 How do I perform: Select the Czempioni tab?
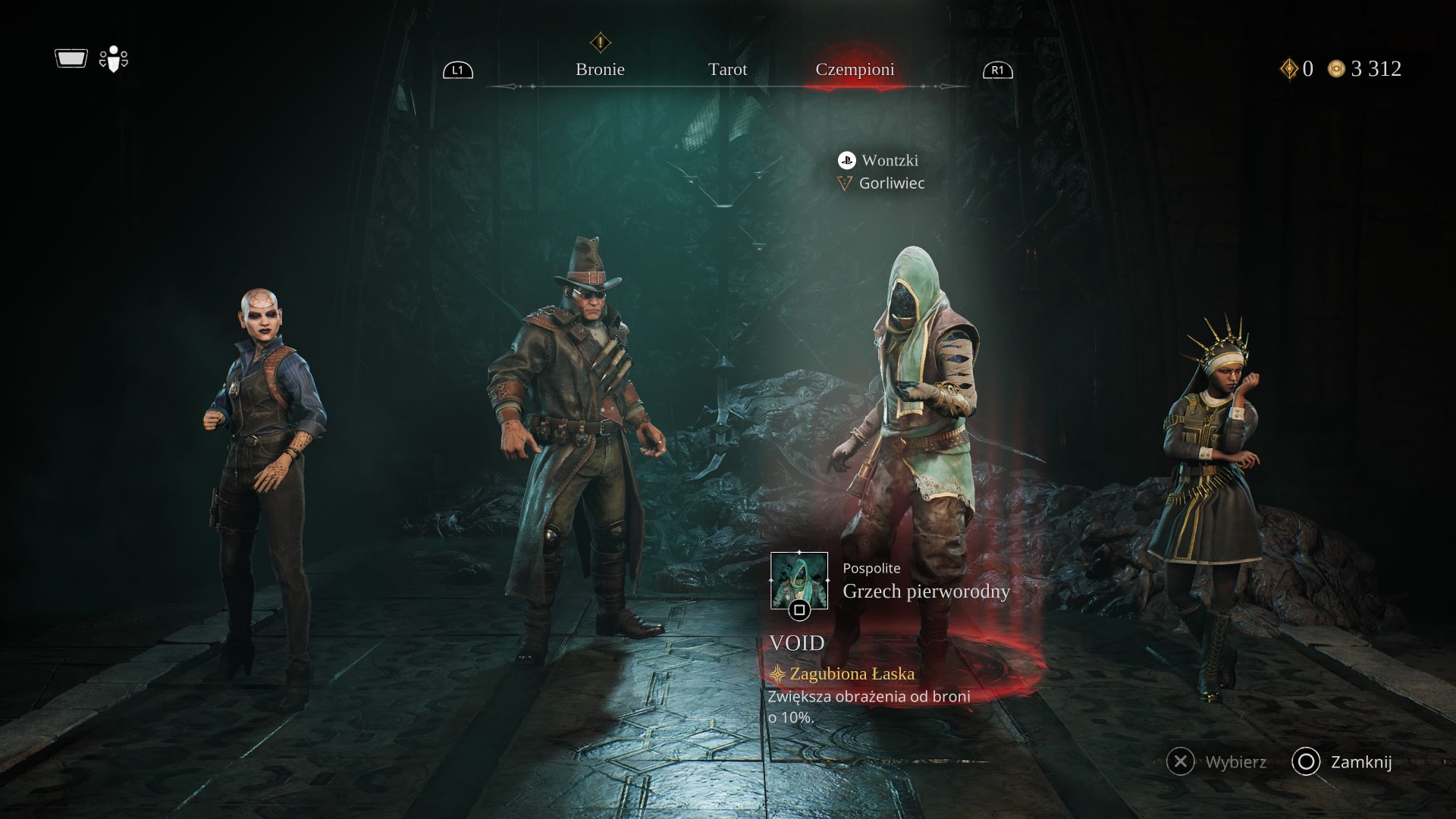click(x=855, y=70)
